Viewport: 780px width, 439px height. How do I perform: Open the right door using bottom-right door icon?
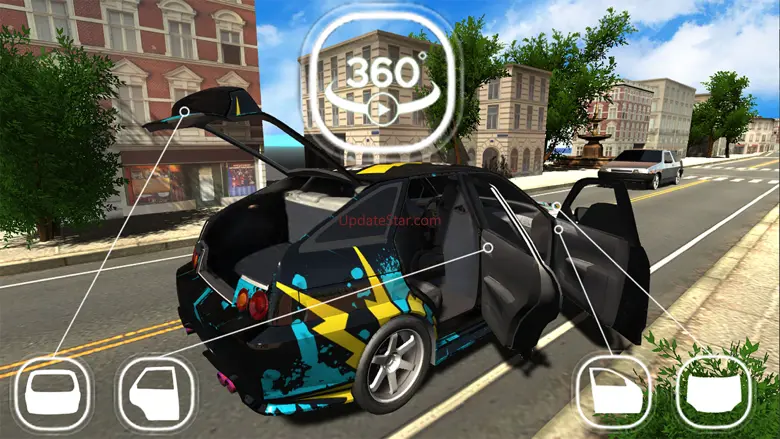613,392
